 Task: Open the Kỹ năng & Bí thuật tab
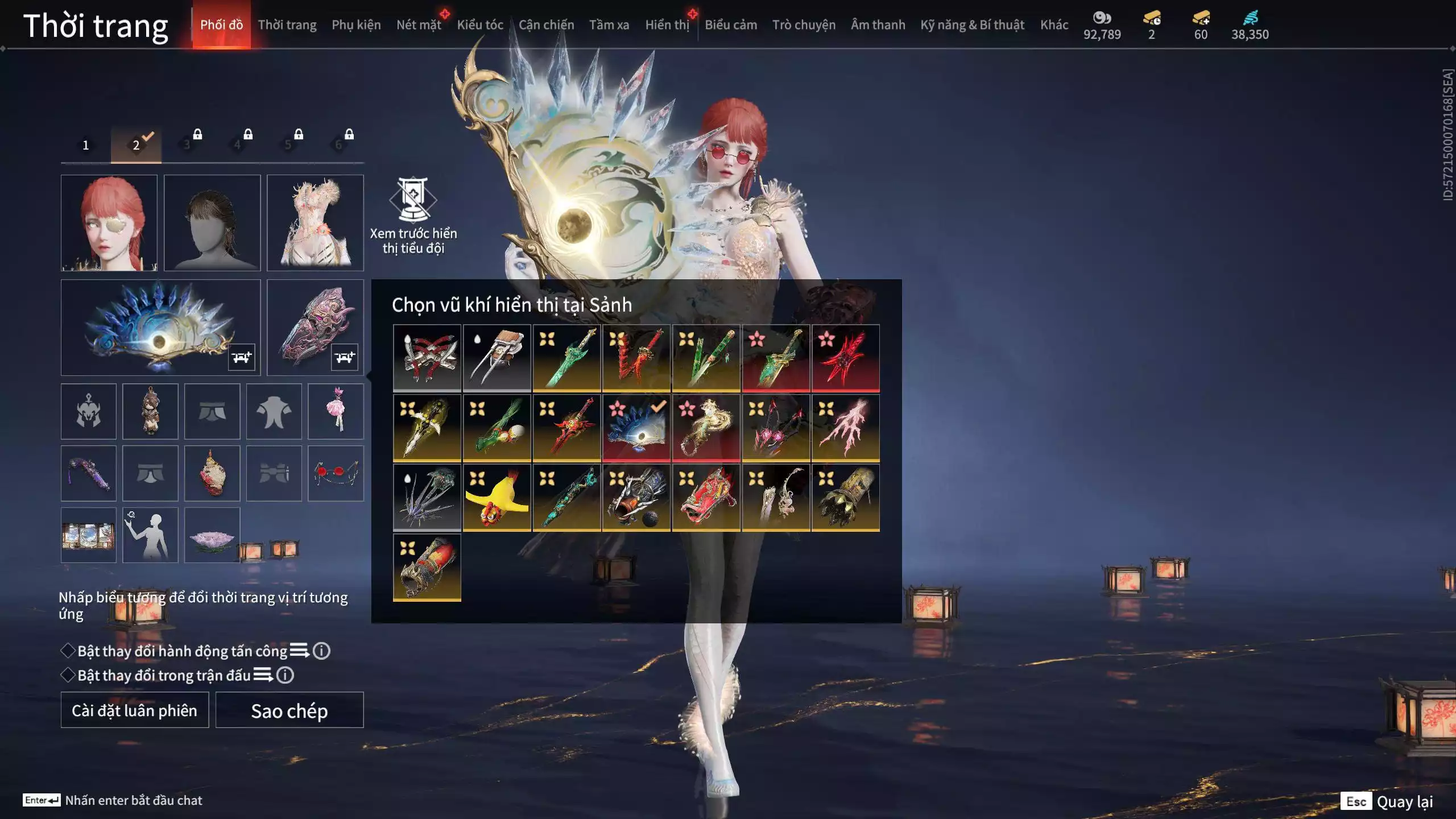point(972,25)
